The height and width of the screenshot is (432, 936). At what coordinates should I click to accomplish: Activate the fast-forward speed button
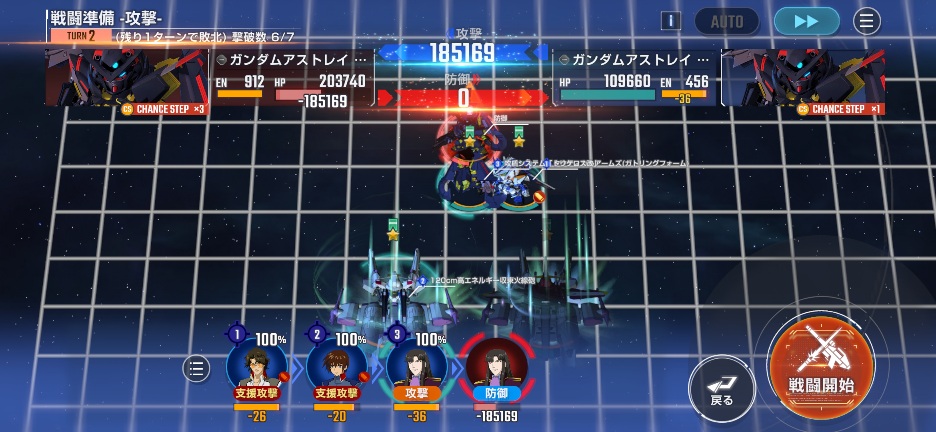tap(806, 21)
